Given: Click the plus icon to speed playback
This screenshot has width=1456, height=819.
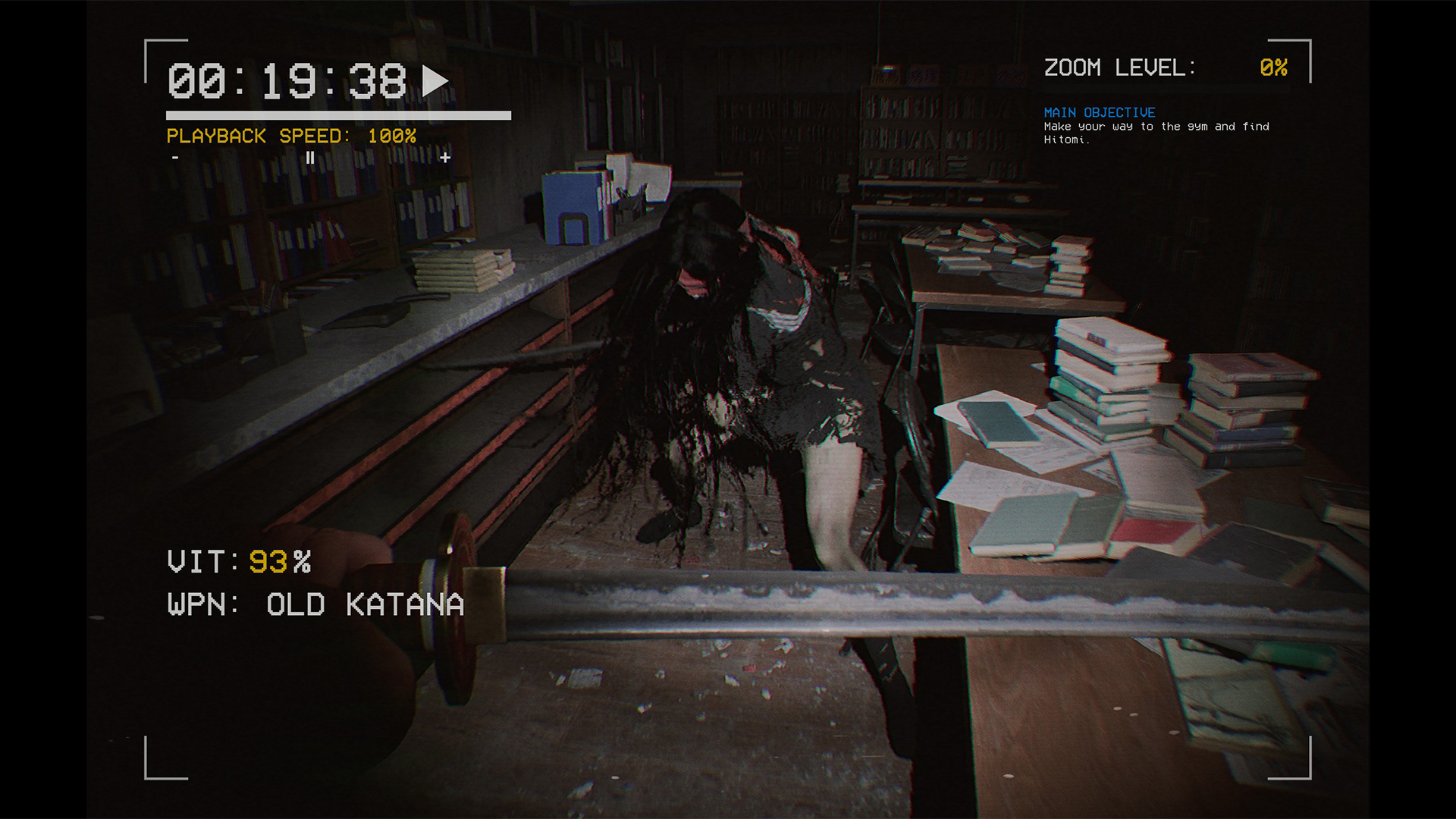Looking at the screenshot, I should pos(446,158).
